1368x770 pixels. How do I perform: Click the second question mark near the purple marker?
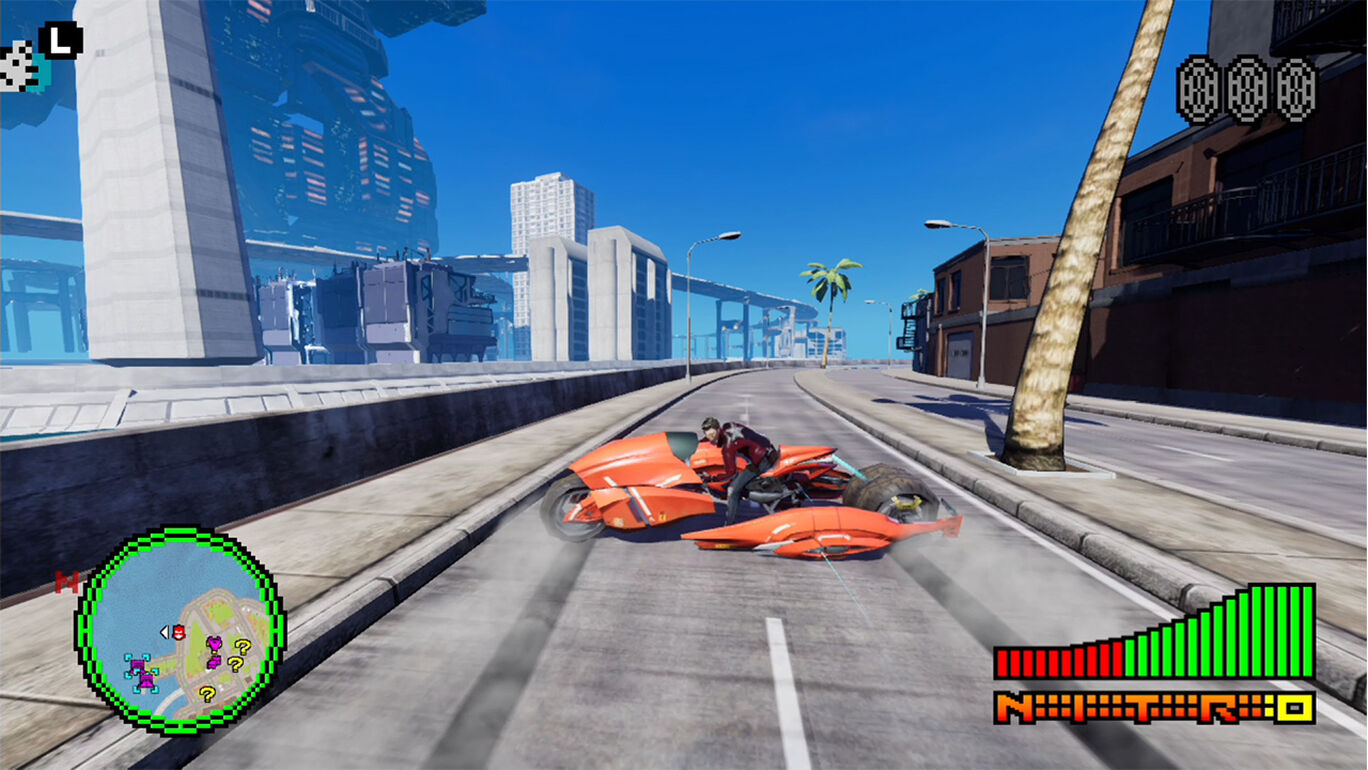235,665
